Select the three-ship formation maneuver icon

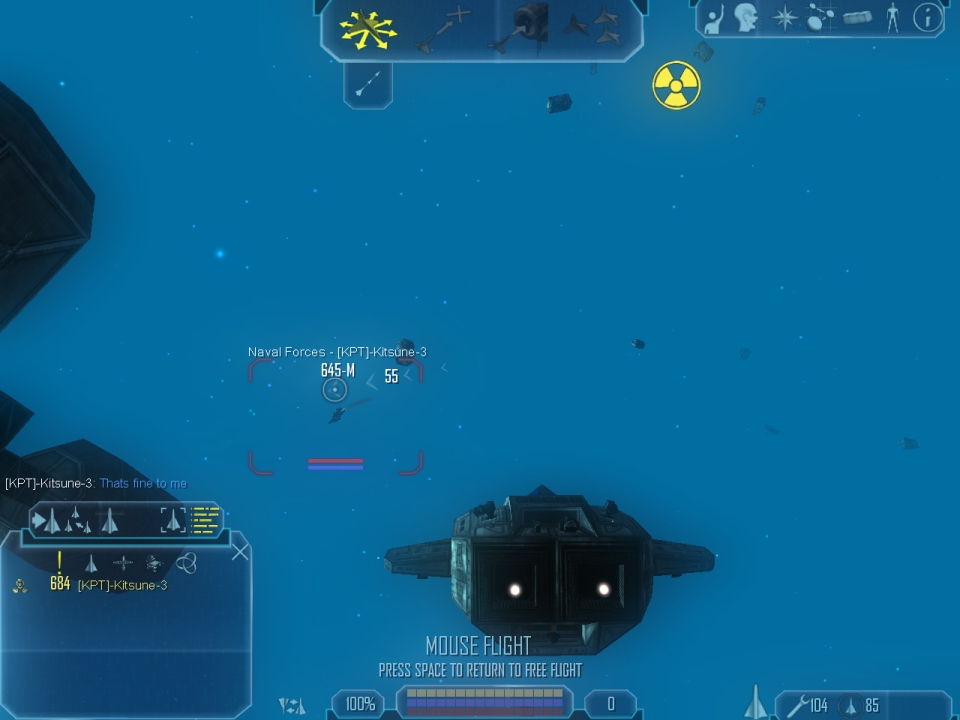click(x=598, y=28)
